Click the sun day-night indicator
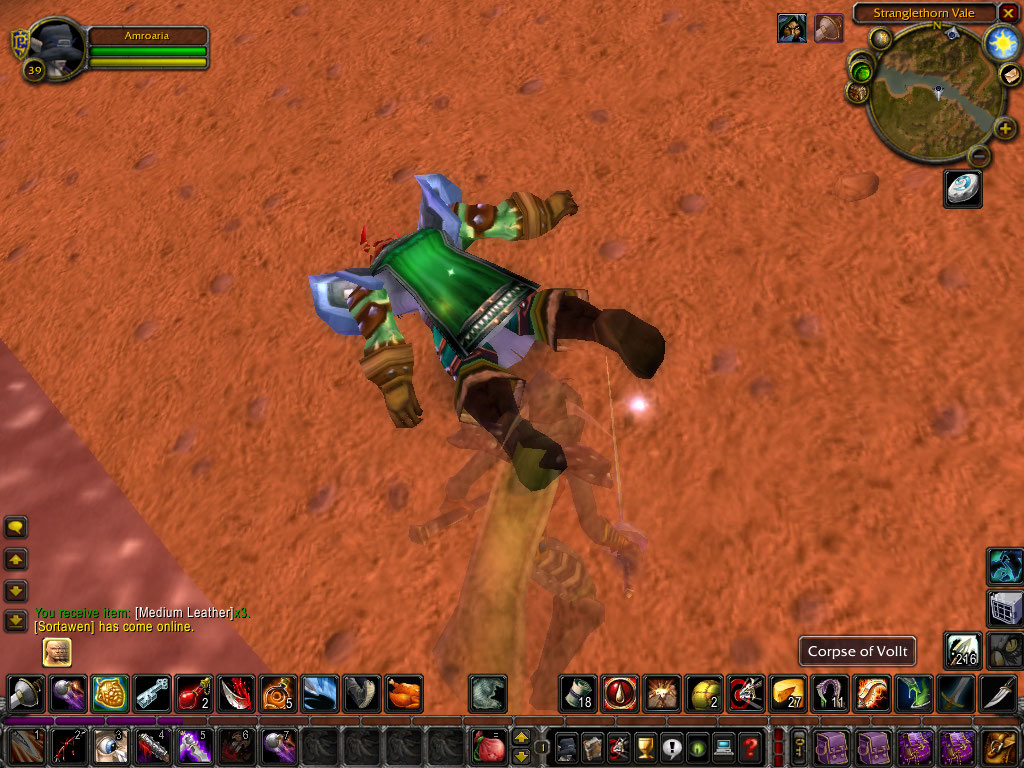 coord(1001,43)
